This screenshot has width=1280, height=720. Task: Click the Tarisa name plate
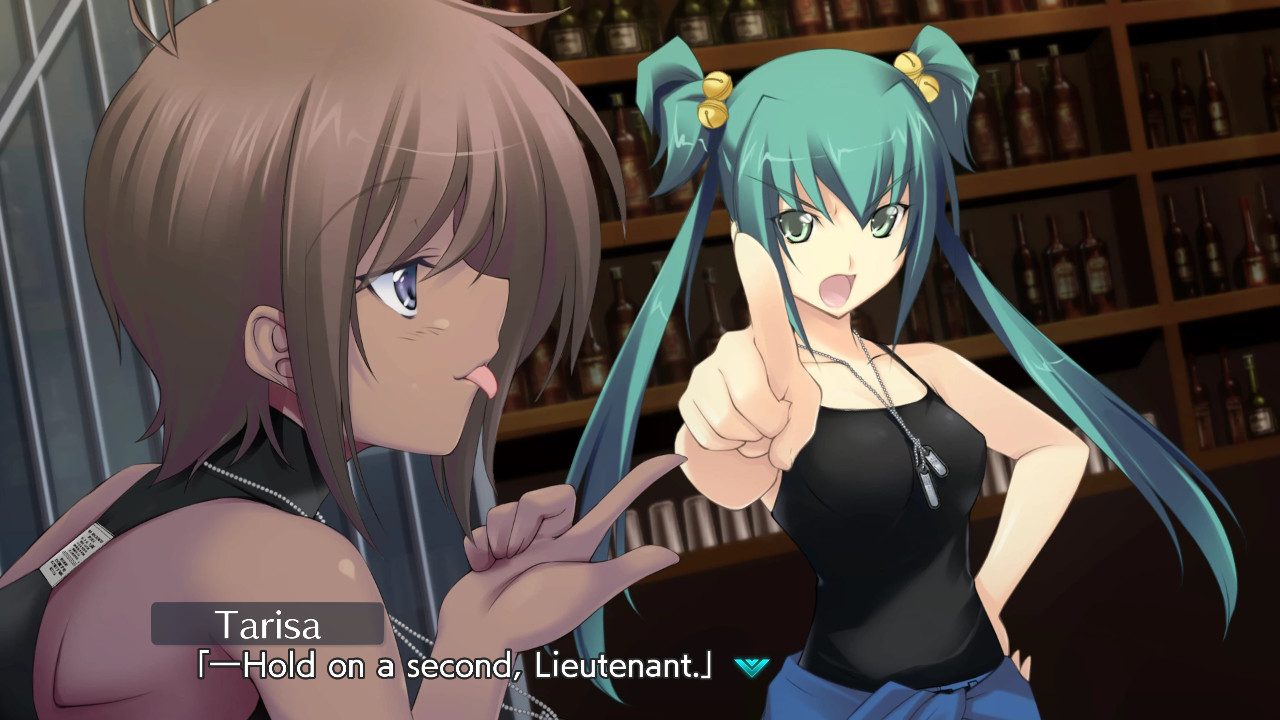(268, 623)
